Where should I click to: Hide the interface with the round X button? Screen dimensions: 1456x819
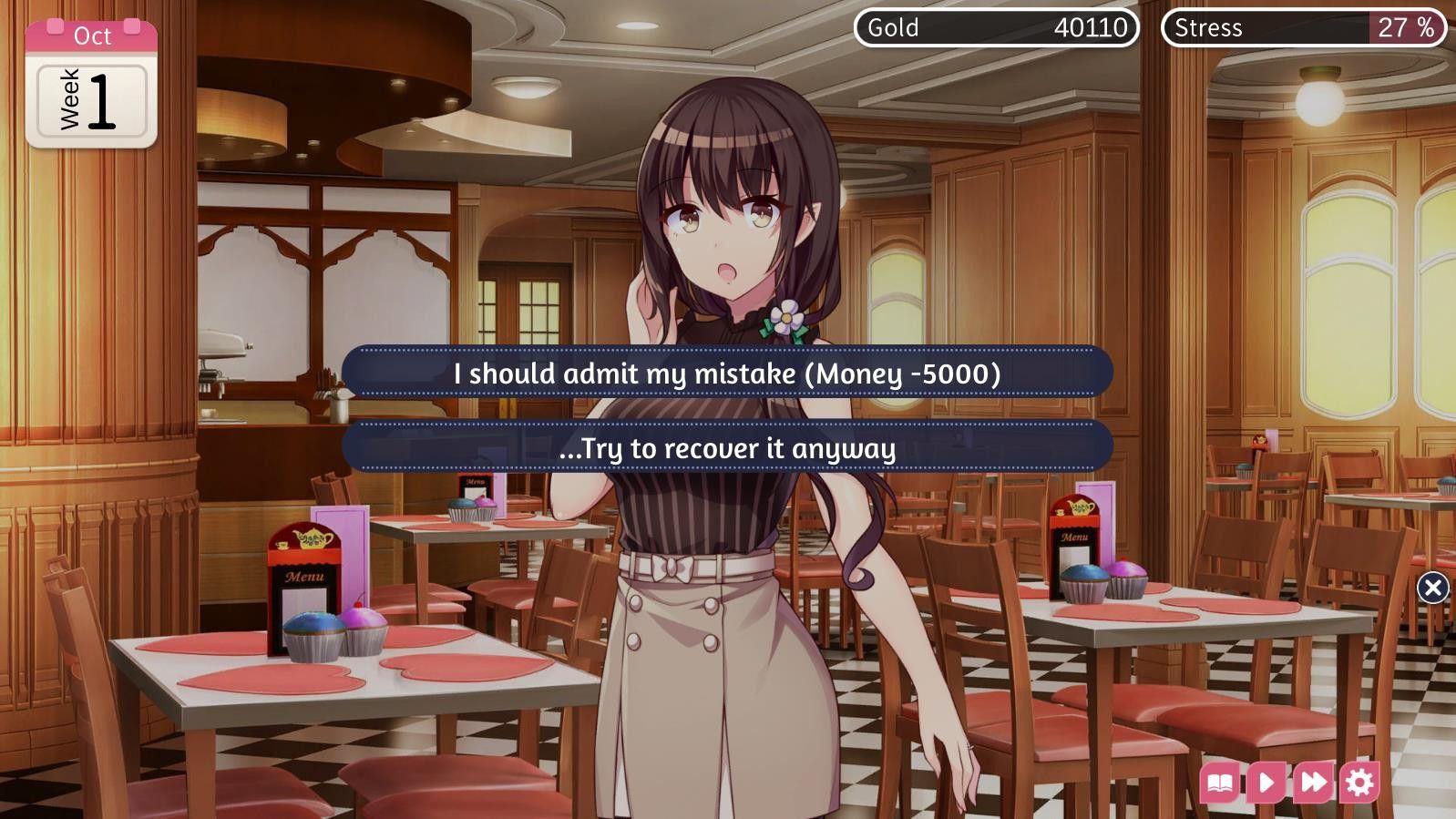[1432, 588]
